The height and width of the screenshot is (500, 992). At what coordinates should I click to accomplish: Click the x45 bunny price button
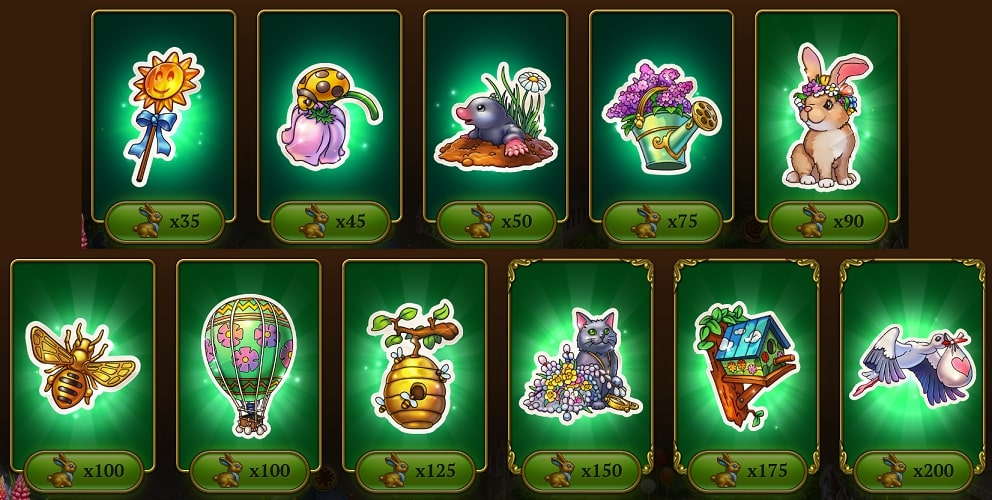click(x=331, y=222)
